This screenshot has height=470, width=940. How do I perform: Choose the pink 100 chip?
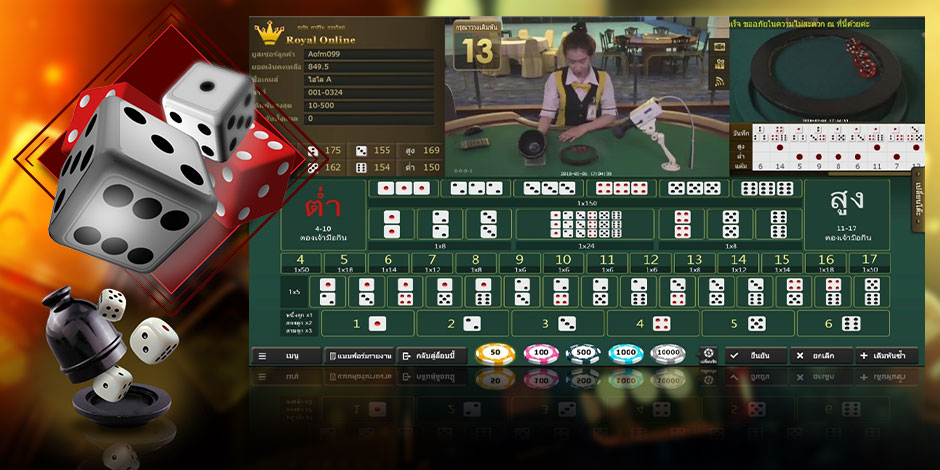pos(541,355)
